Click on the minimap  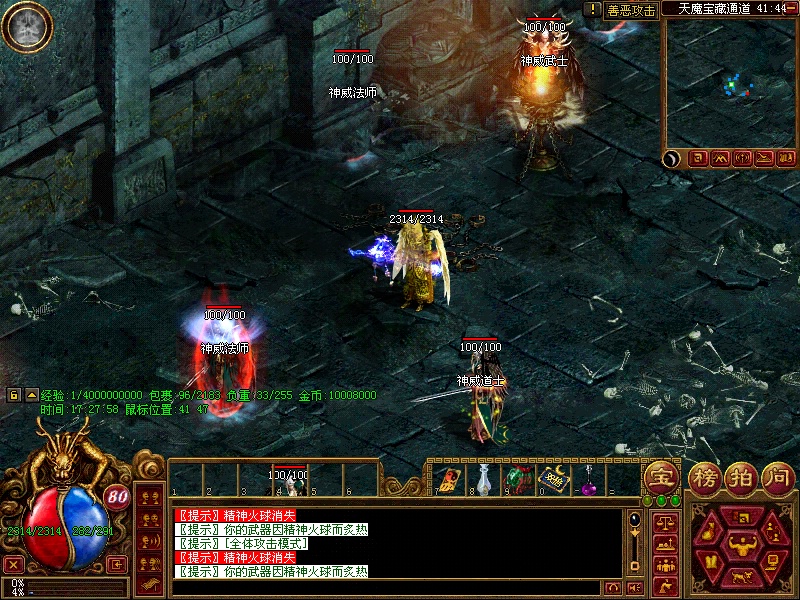pyautogui.click(x=729, y=83)
